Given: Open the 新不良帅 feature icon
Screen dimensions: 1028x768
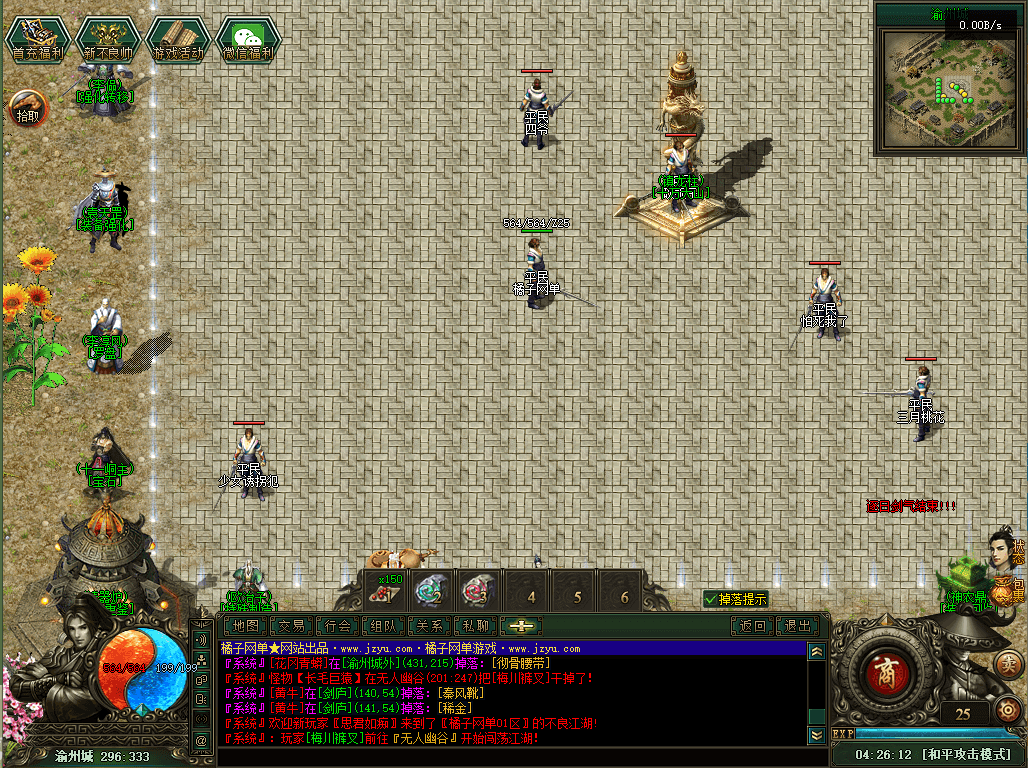Looking at the screenshot, I should (108, 38).
